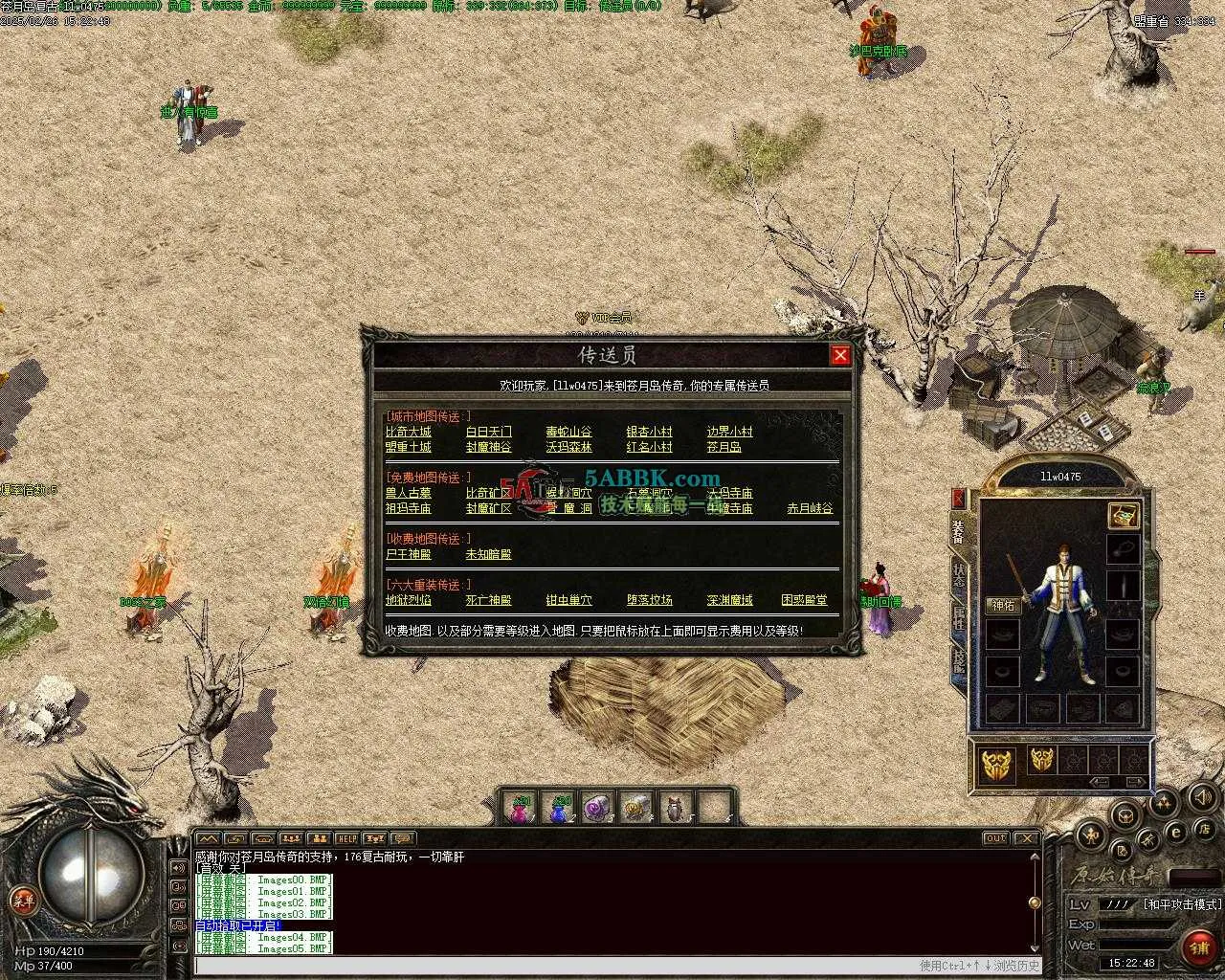Choose the 未知暗殿 paid map
The height and width of the screenshot is (980, 1225).
tap(488, 554)
